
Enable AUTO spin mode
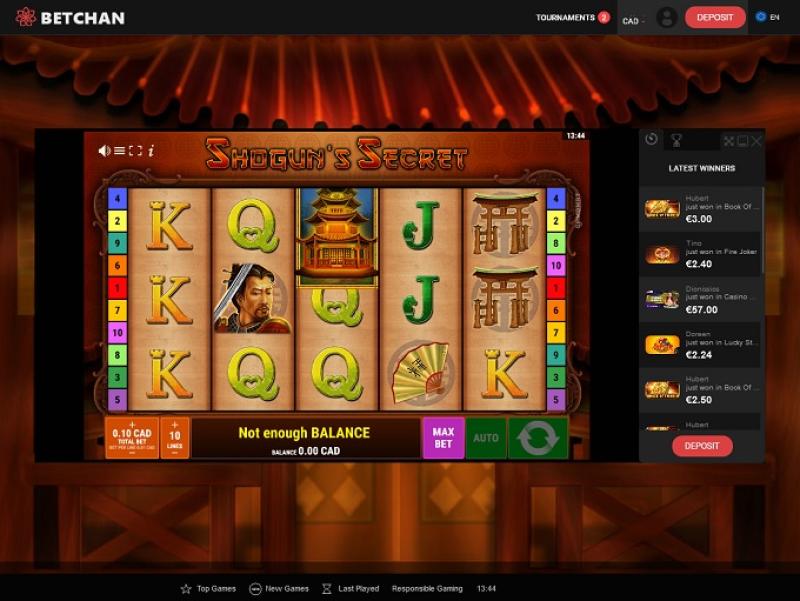click(x=486, y=438)
